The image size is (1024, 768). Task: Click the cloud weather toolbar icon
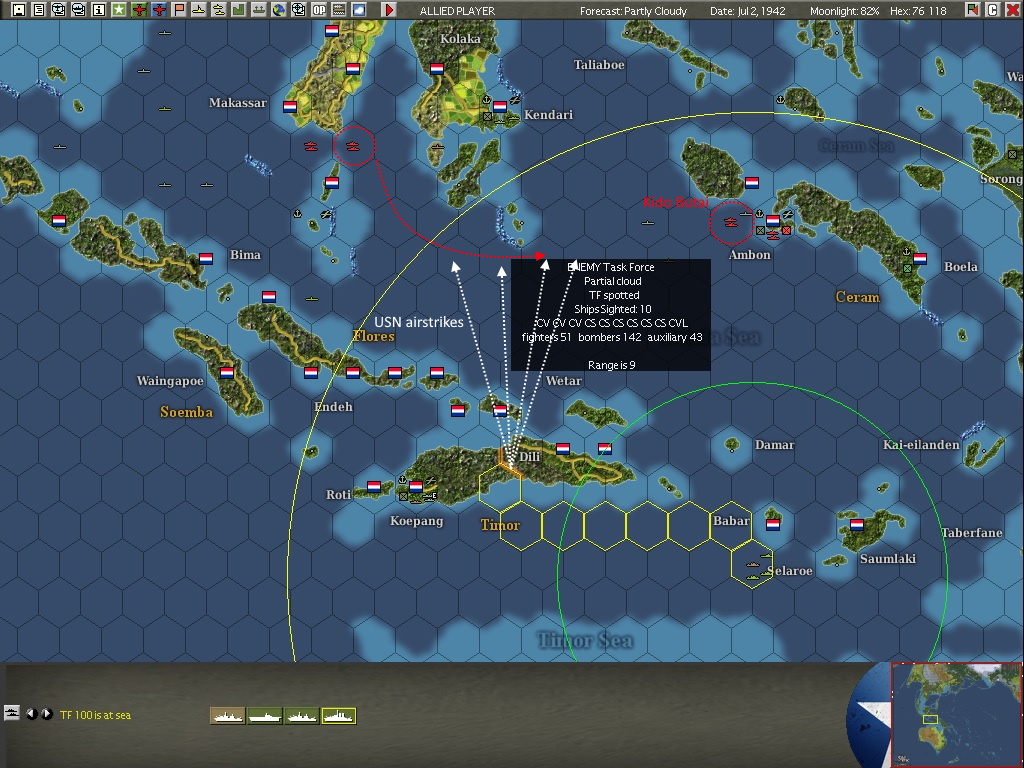point(359,10)
